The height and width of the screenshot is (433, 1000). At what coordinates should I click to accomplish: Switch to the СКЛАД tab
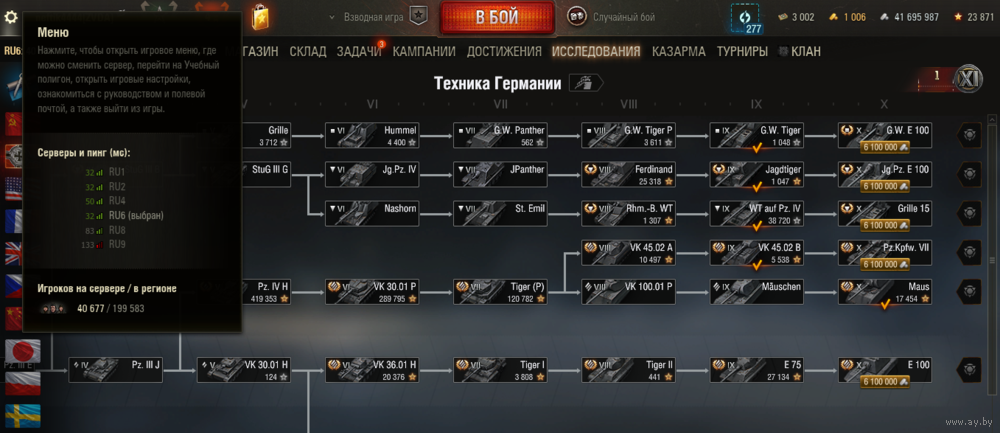(308, 51)
